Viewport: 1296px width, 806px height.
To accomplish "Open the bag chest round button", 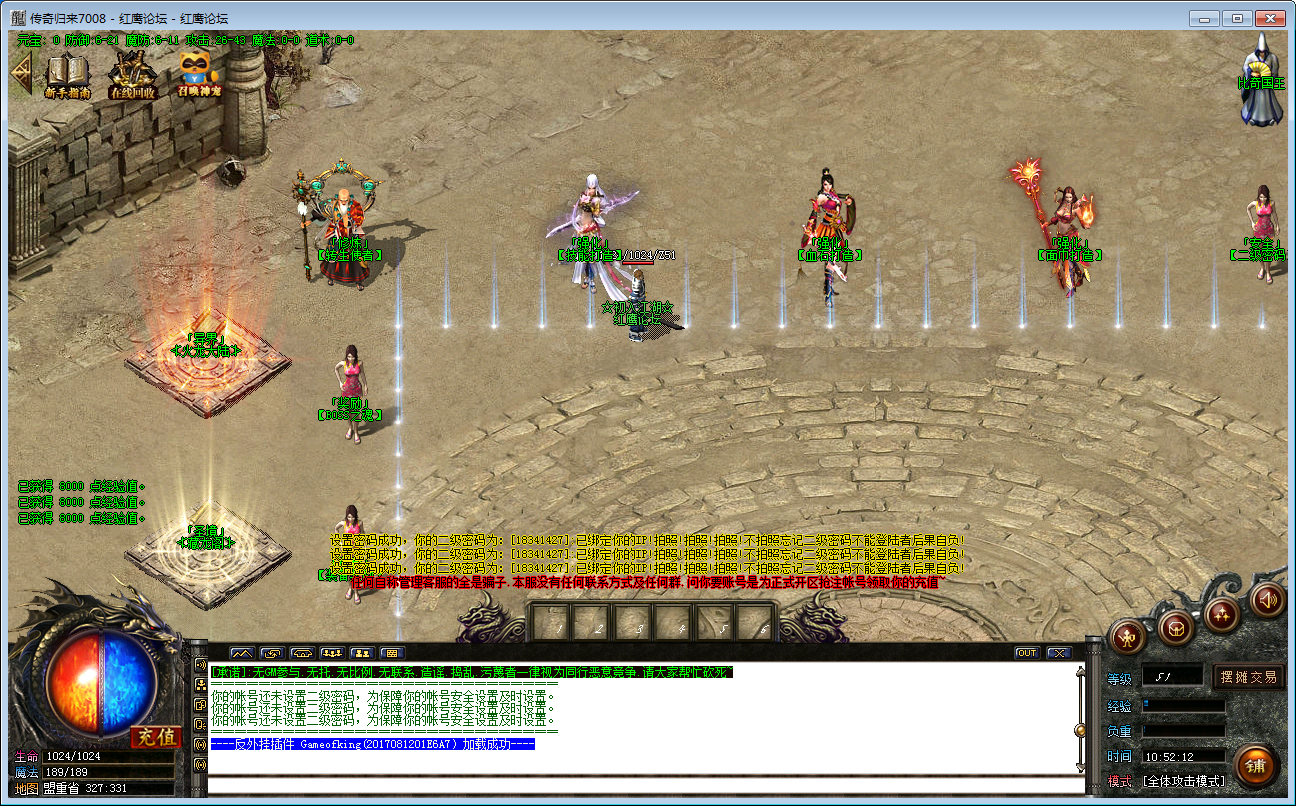I will click(x=1176, y=628).
